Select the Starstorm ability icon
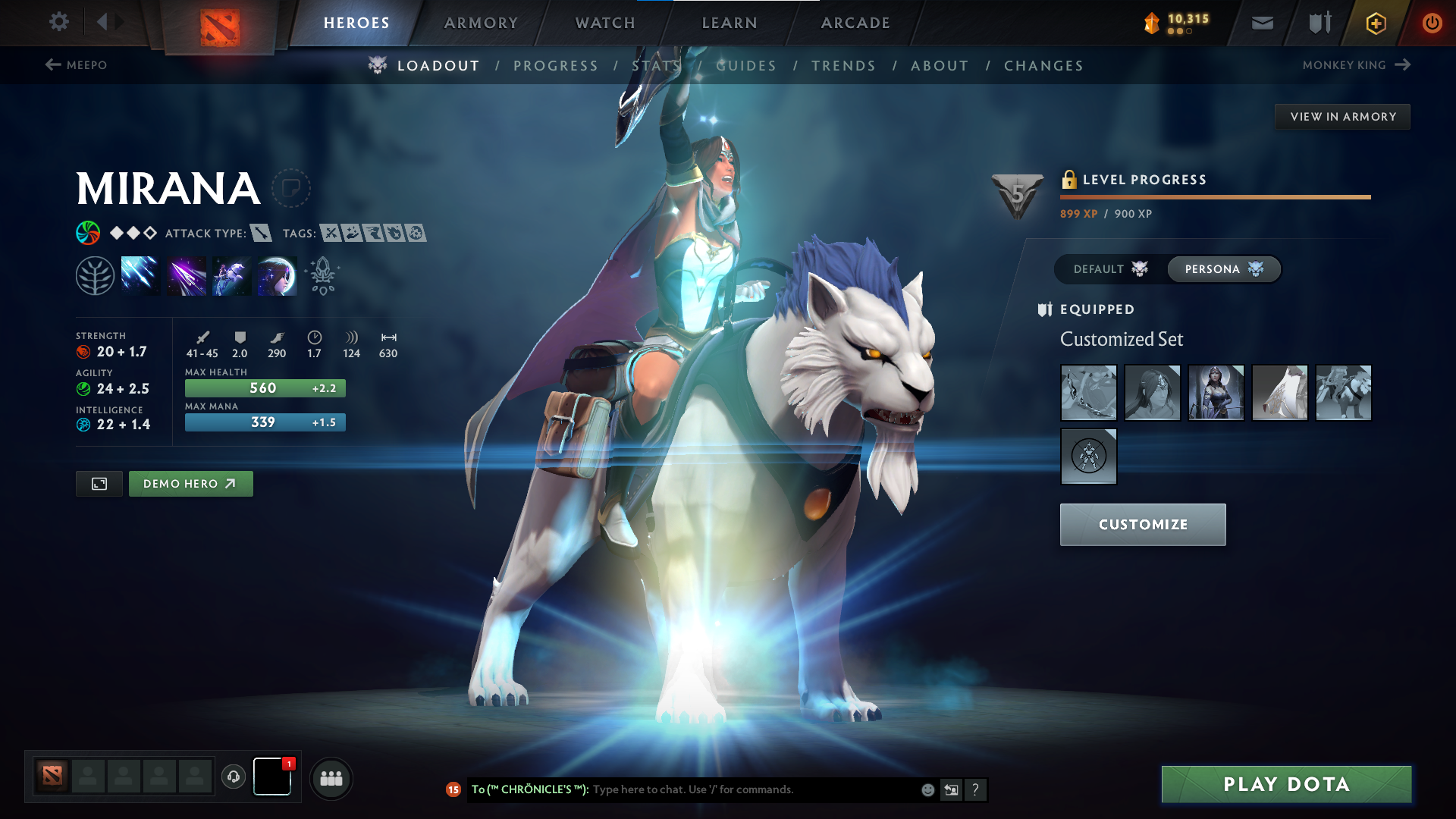 coord(140,275)
